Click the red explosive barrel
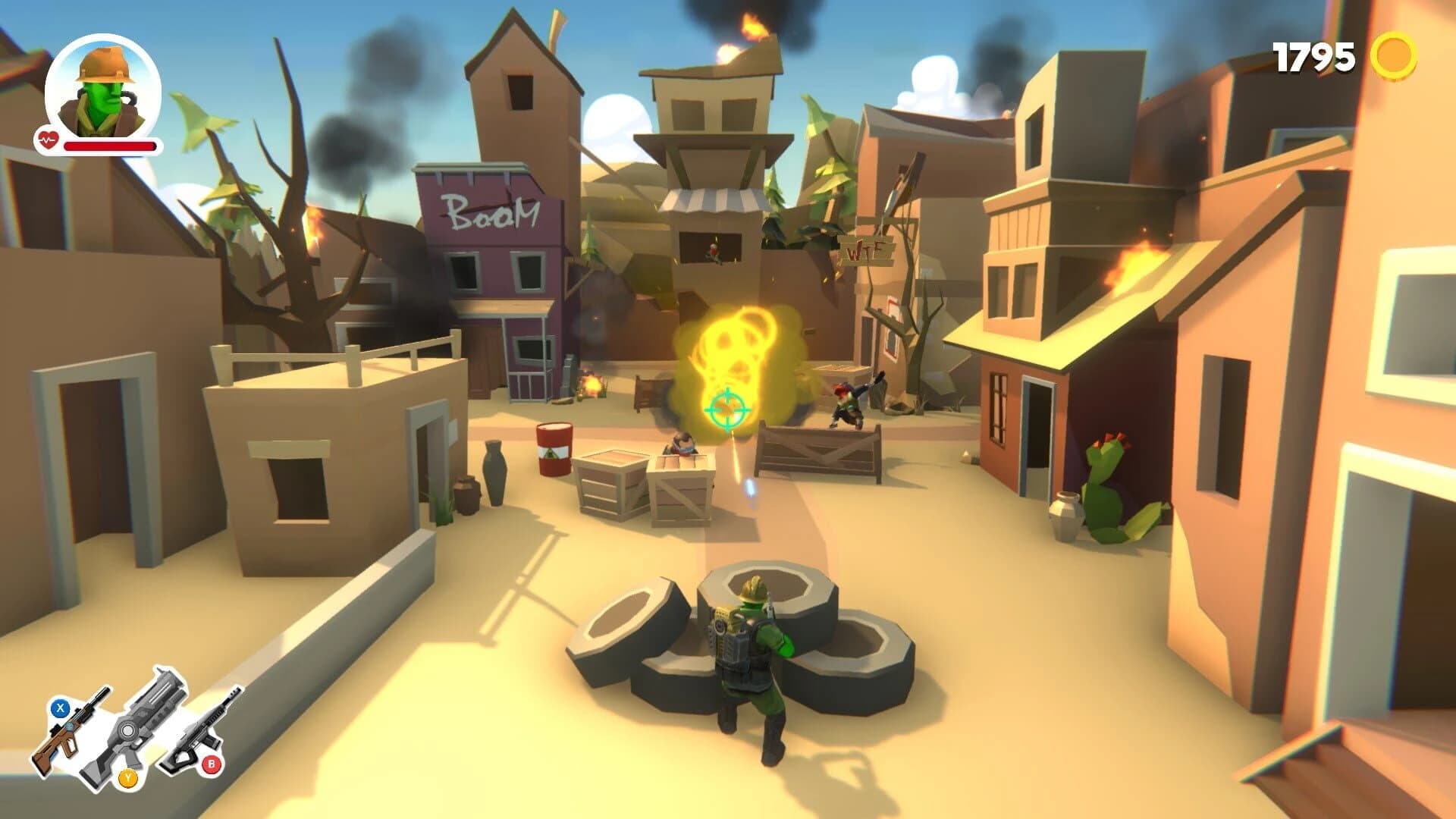The width and height of the screenshot is (1456, 819). pos(553,450)
